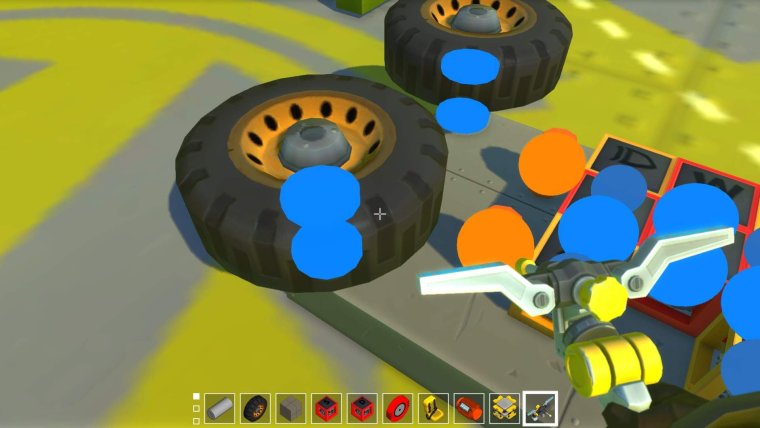Choose the black tire wheel slot
This screenshot has height=428, width=760.
(x=255, y=407)
